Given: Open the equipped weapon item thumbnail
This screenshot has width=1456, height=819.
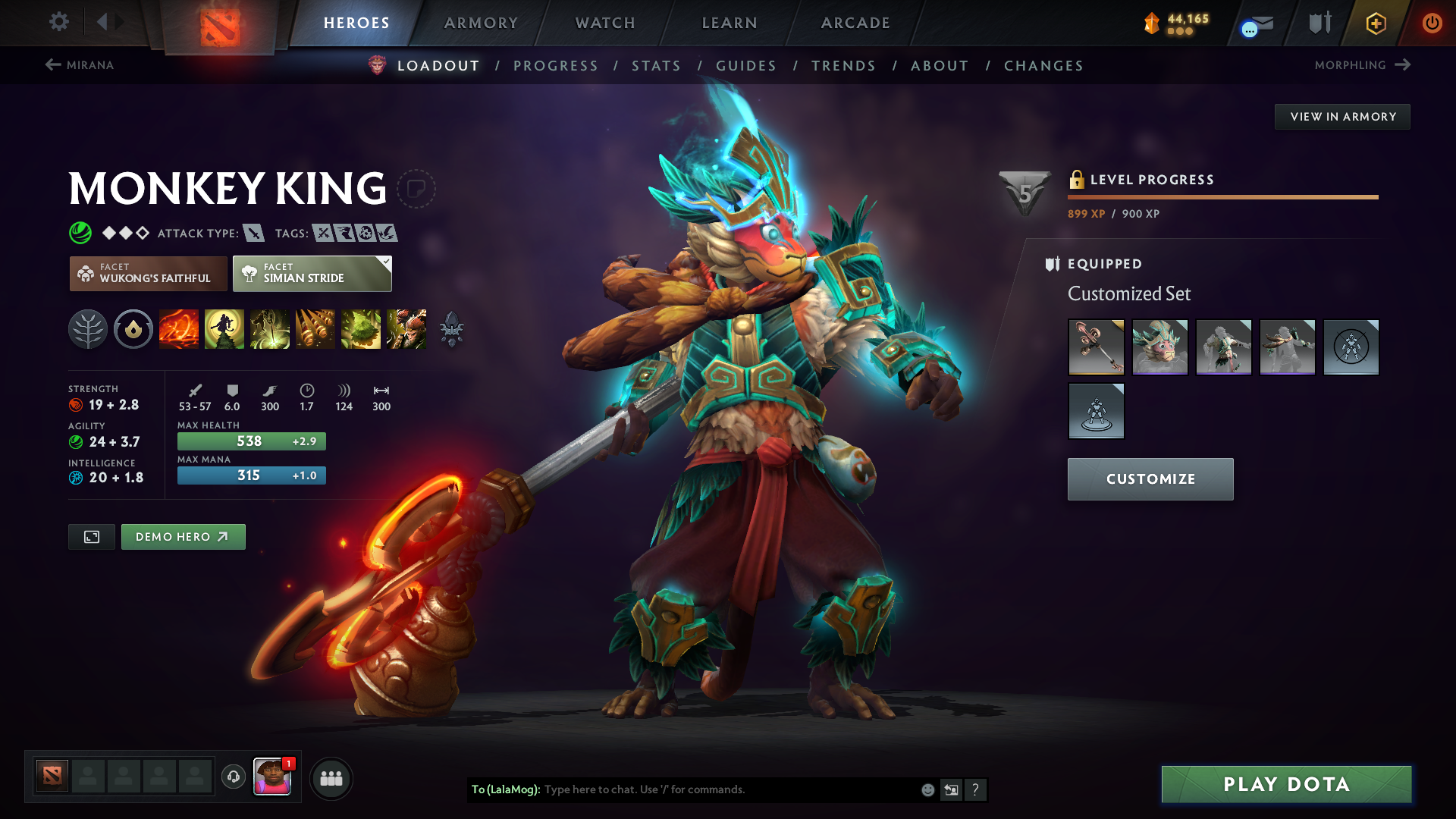Looking at the screenshot, I should click(x=1097, y=347).
